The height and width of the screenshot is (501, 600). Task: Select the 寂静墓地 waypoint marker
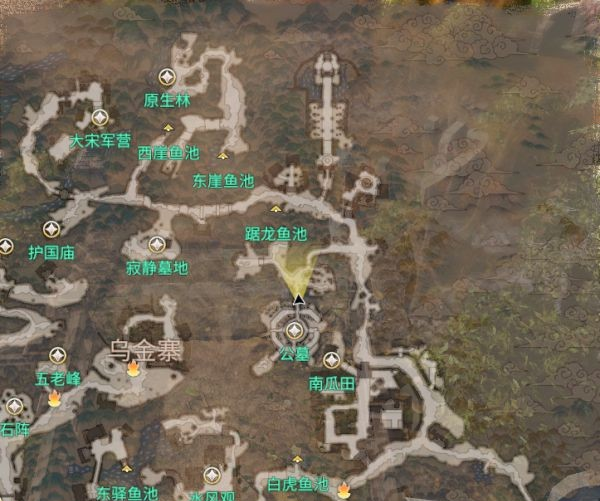click(x=156, y=244)
